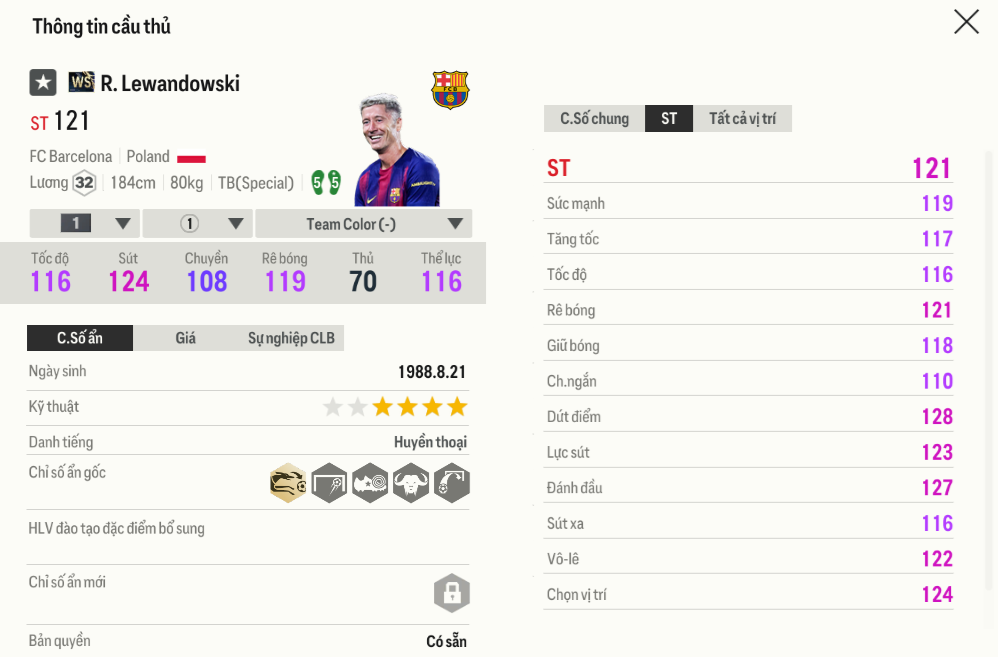This screenshot has width=998, height=657.
Task: Select the C.Số ẩn tab
Action: [79, 338]
